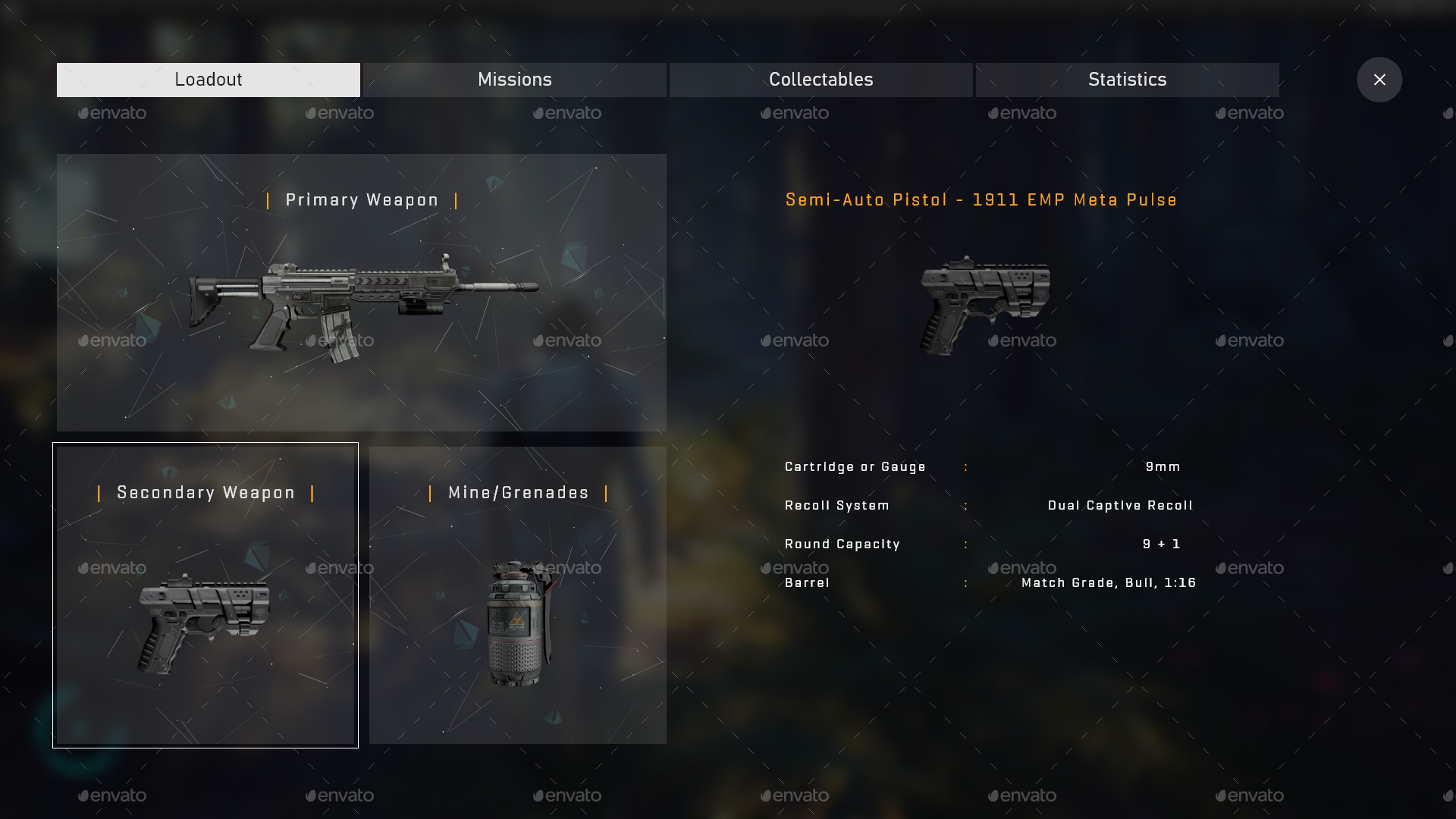Switch to the Missions tab
This screenshot has width=1456, height=819.
(514, 80)
